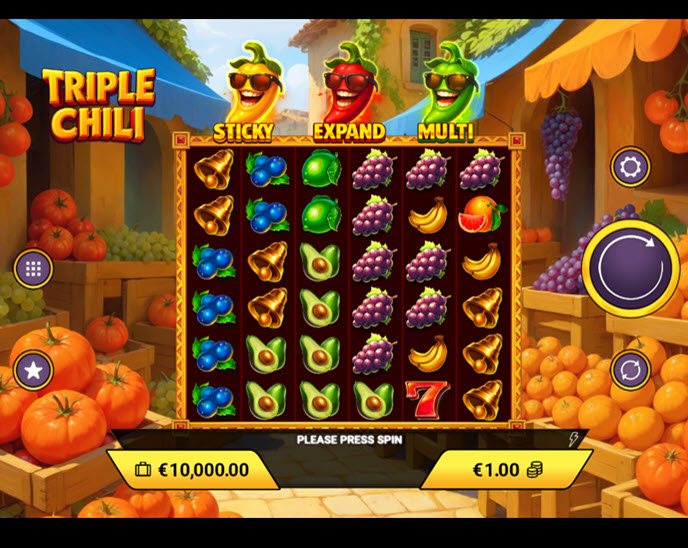The height and width of the screenshot is (548, 688).
Task: Toggle the lightning bolt turbo spin
Action: coord(574,439)
